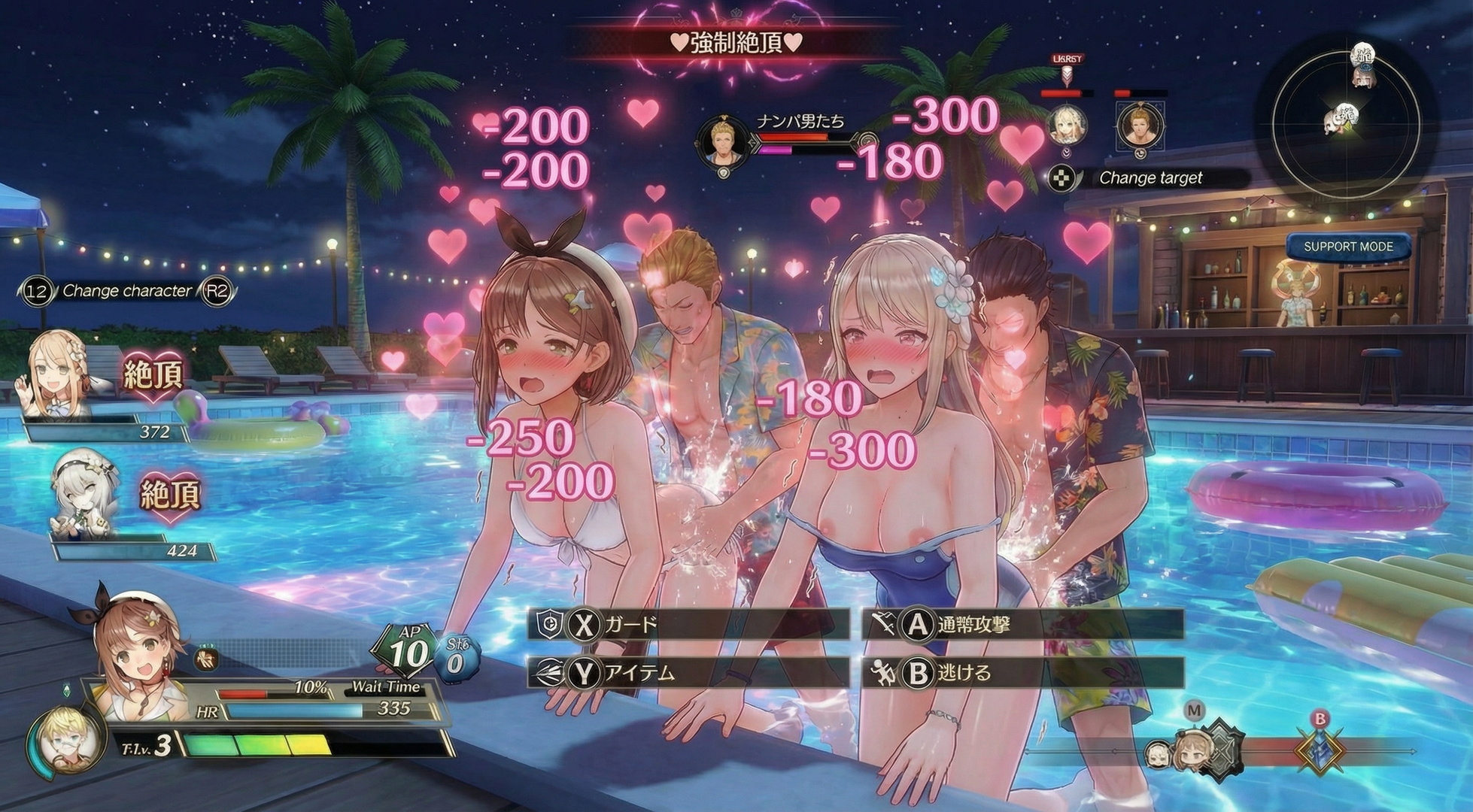
Task: Open the アイテム item command
Action: pos(688,673)
